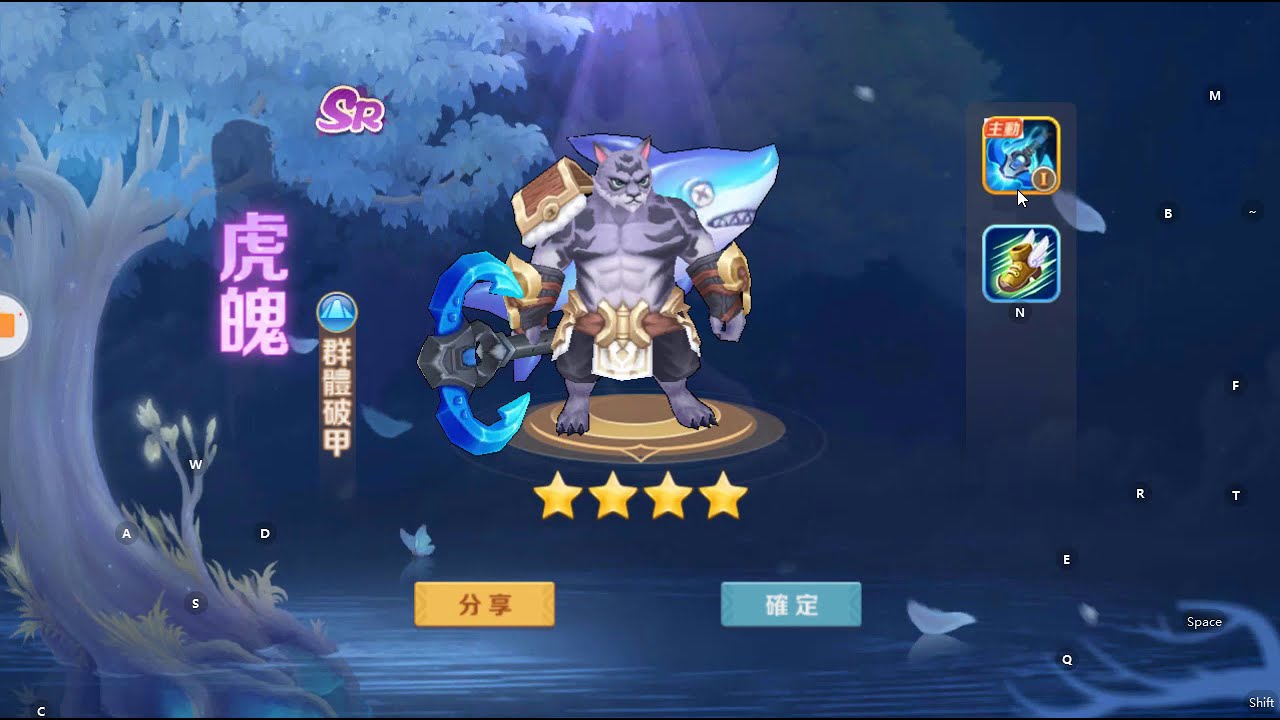Select the fourth gold star icon
Screen dimensions: 1280x720
tap(724, 493)
